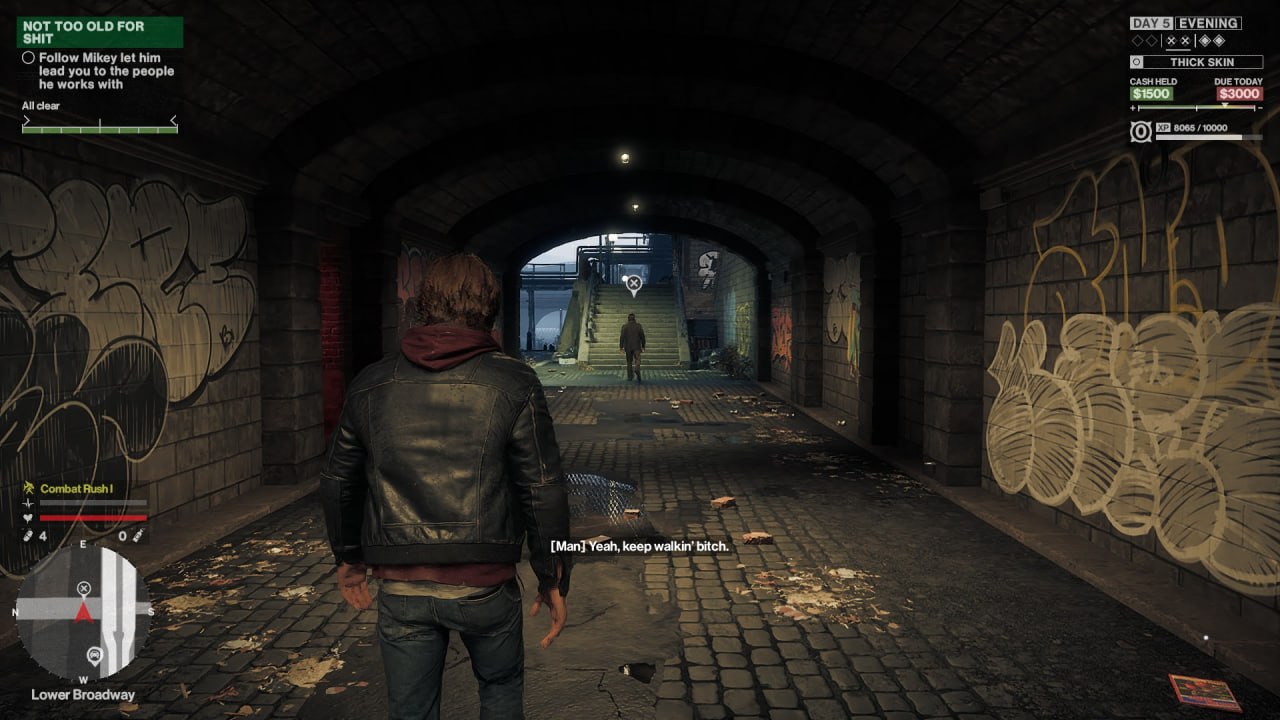Click the waypoint marker above the stairs
This screenshot has height=720, width=1280.
pos(633,285)
